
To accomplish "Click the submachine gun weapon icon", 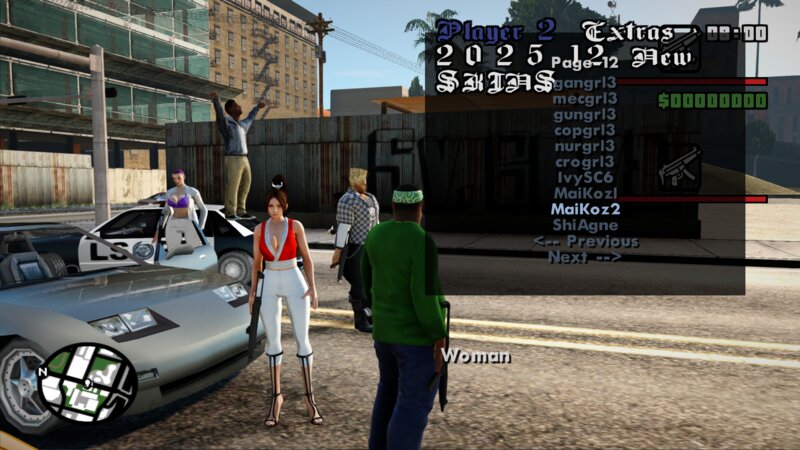I will (681, 167).
